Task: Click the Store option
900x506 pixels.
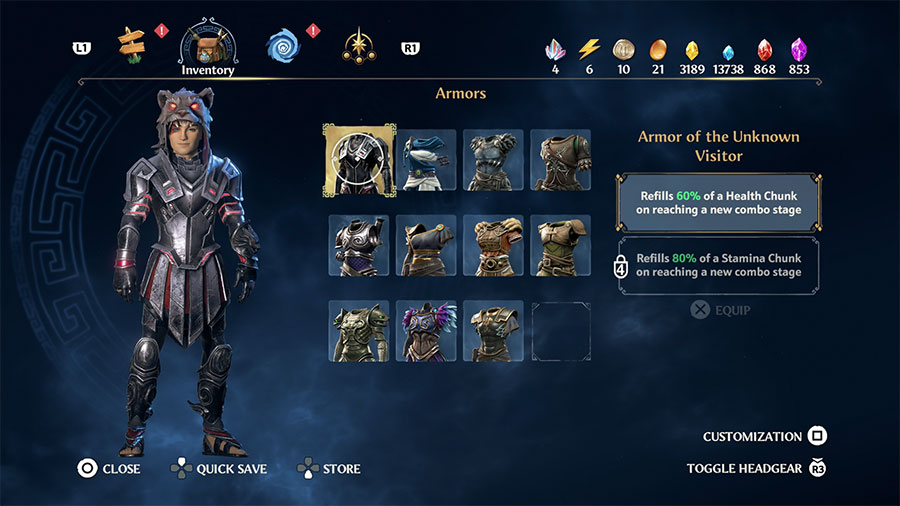Action: (x=329, y=468)
